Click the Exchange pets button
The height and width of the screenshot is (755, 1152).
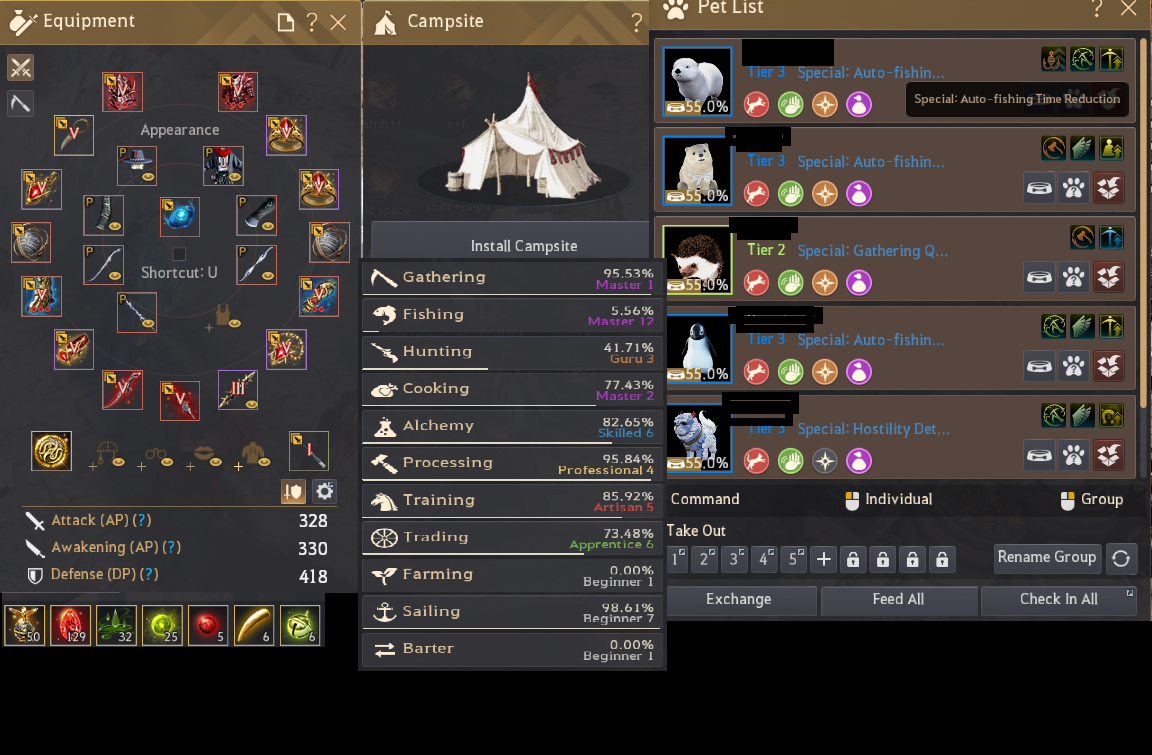click(739, 600)
